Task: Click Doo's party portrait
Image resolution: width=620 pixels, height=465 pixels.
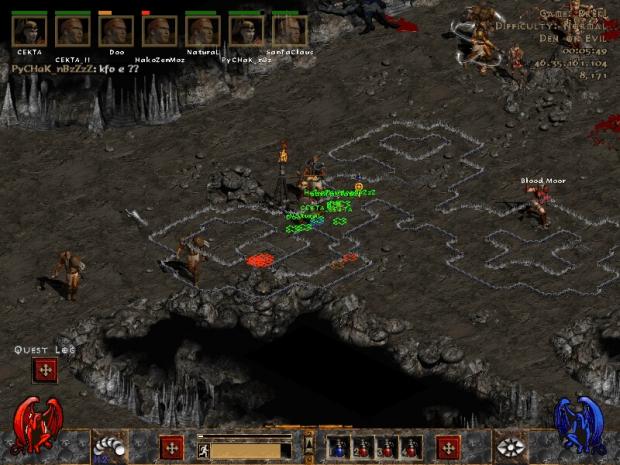Action: [116, 30]
